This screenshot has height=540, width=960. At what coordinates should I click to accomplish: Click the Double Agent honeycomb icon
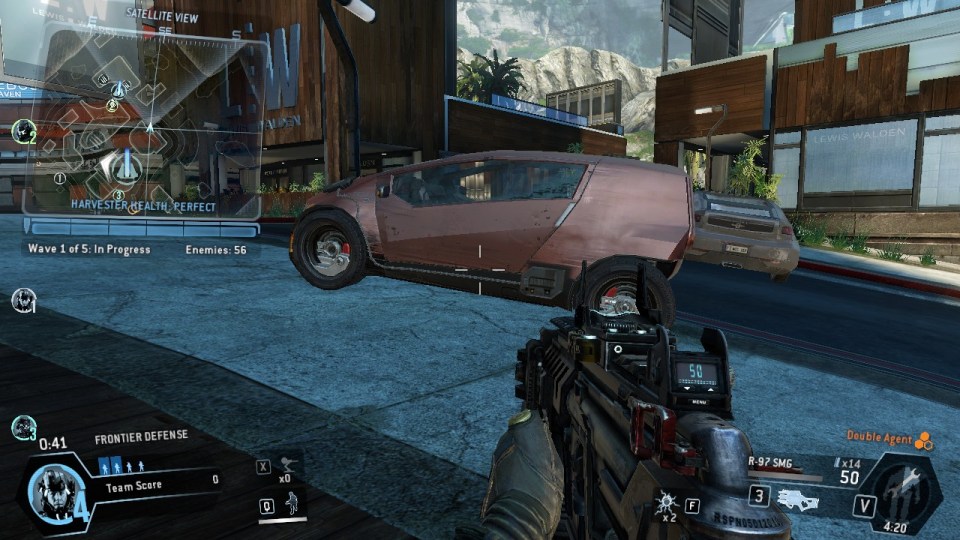[924, 439]
